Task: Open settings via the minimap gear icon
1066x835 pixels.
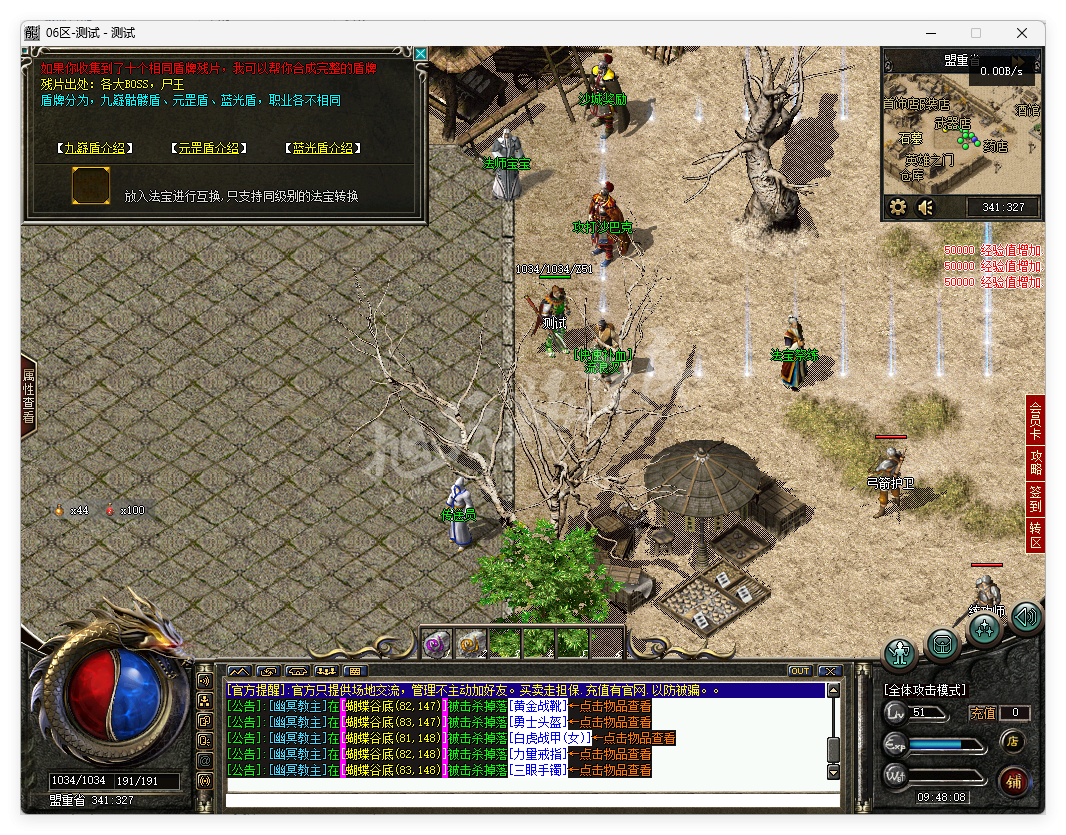Action: [x=898, y=207]
